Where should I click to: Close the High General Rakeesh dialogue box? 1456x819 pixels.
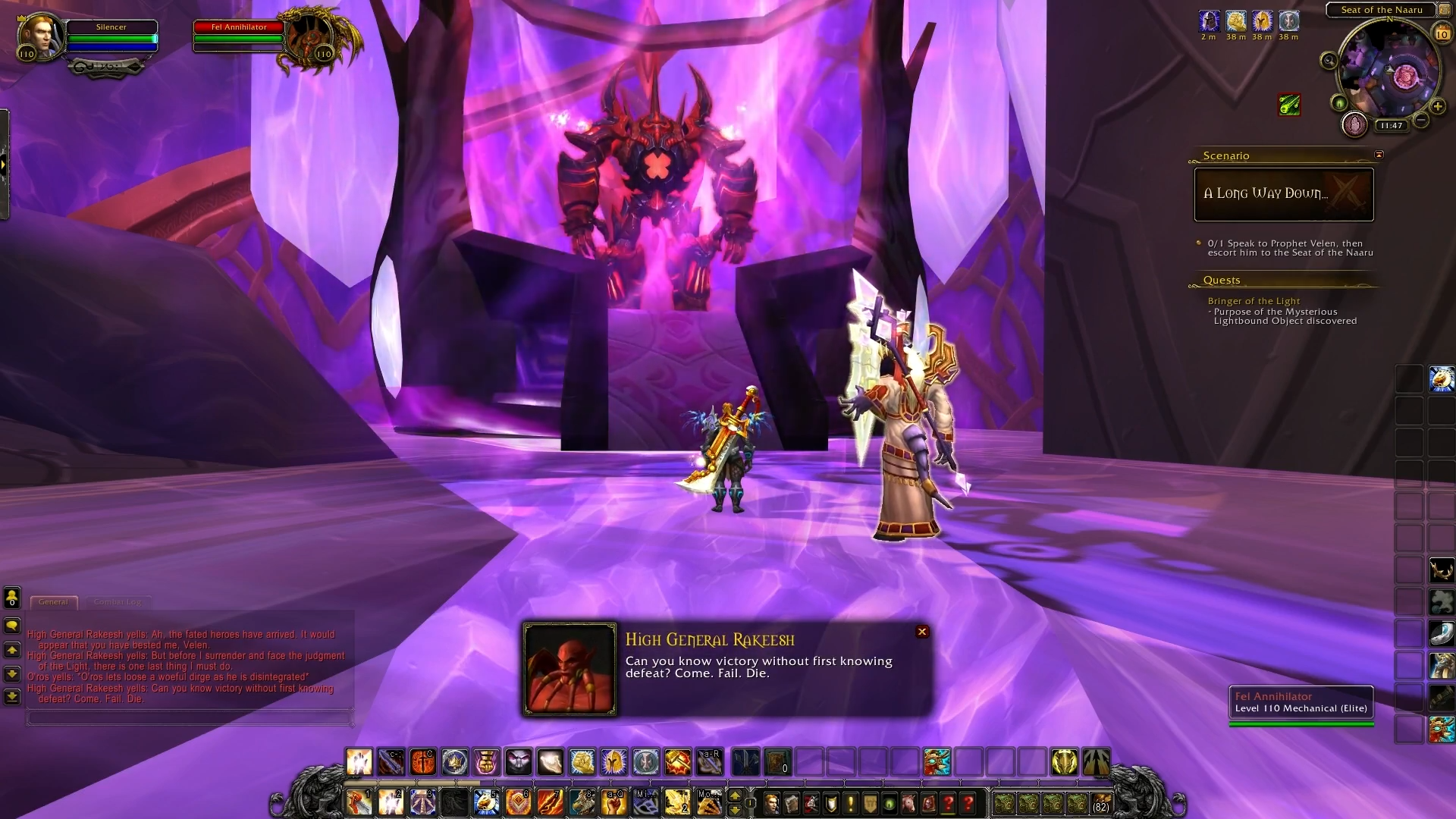[x=922, y=632]
